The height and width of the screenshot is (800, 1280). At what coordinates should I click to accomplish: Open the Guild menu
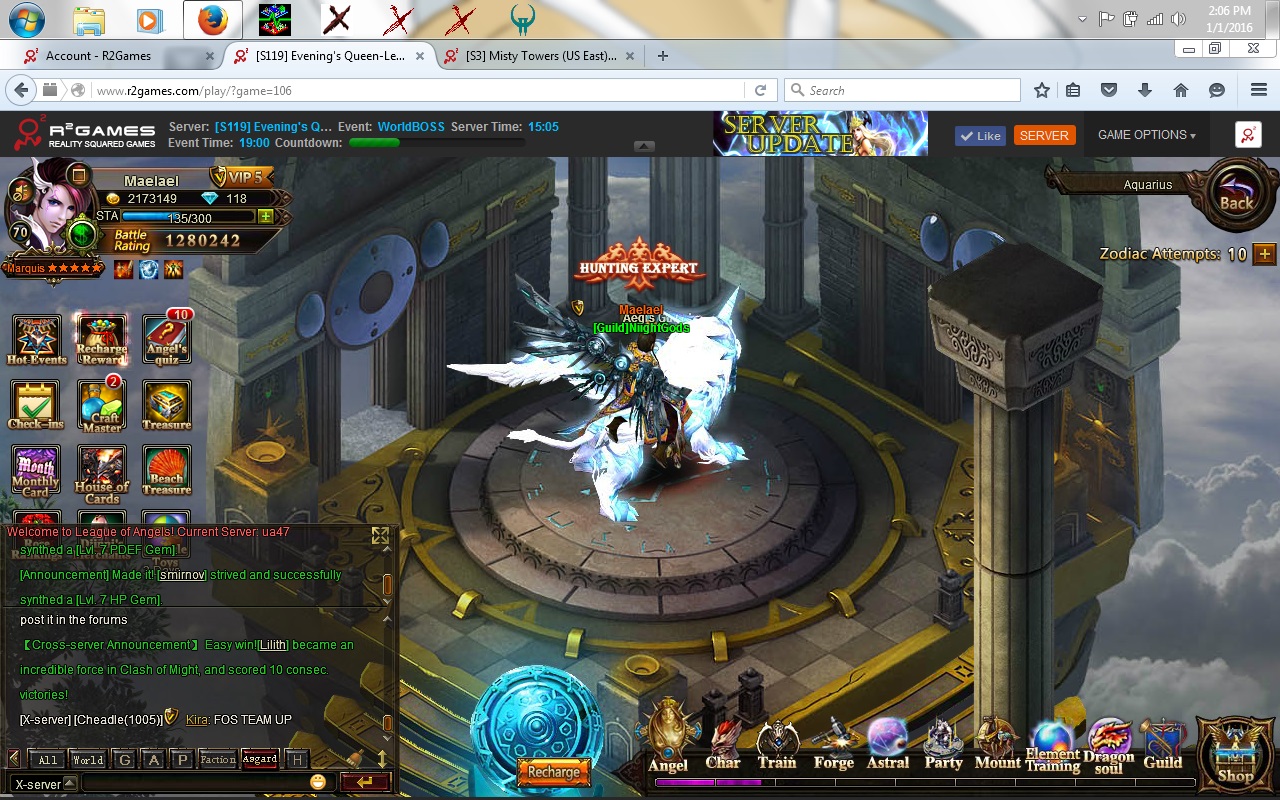pyautogui.click(x=1162, y=745)
